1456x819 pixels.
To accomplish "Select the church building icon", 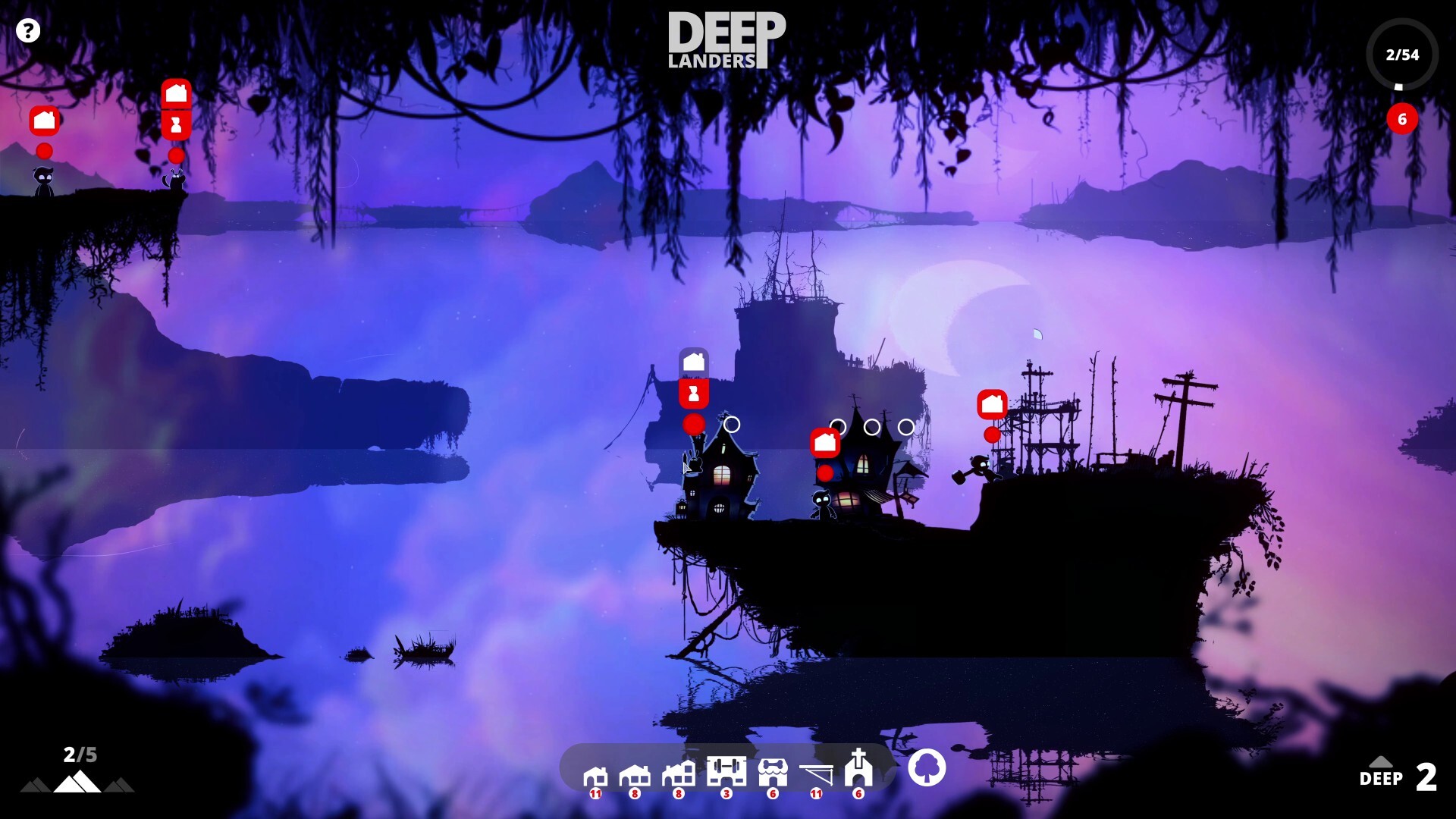I will tap(858, 772).
